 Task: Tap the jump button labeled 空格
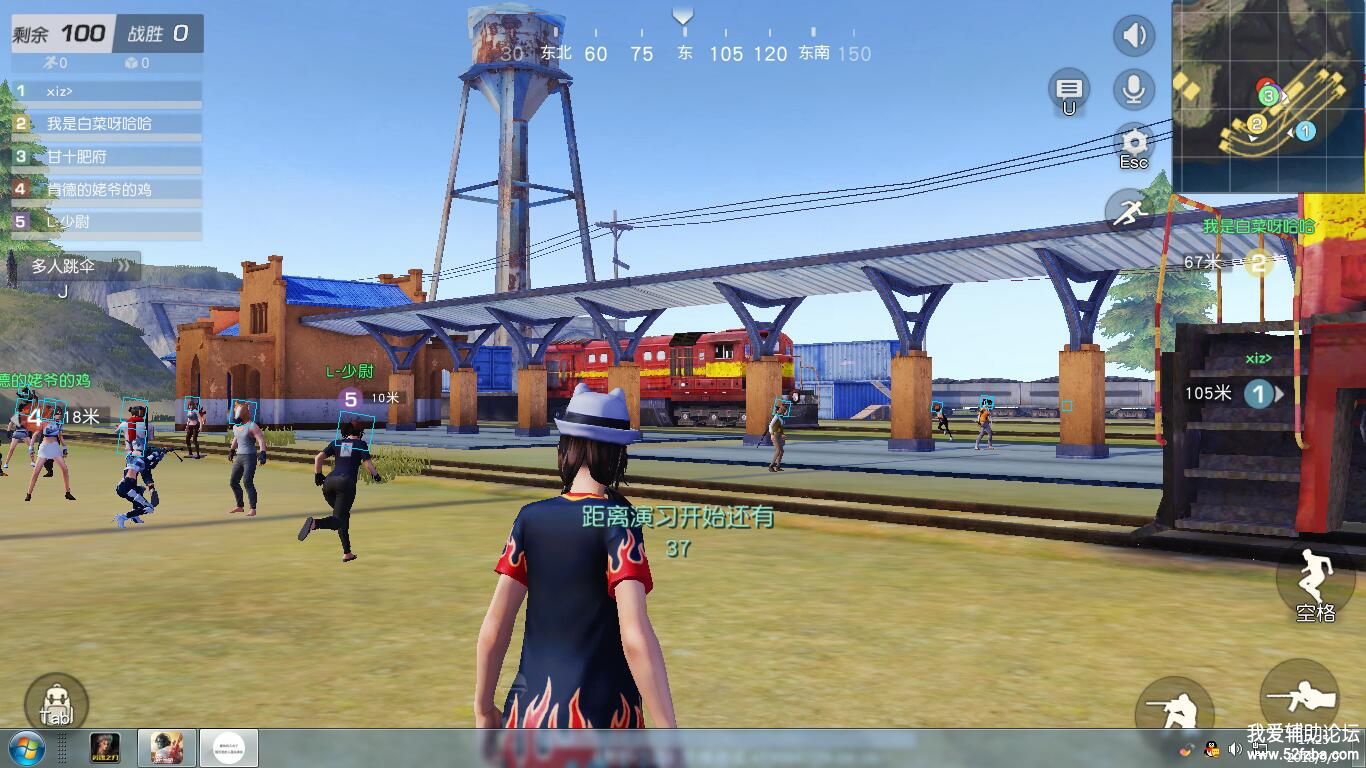tap(1314, 582)
